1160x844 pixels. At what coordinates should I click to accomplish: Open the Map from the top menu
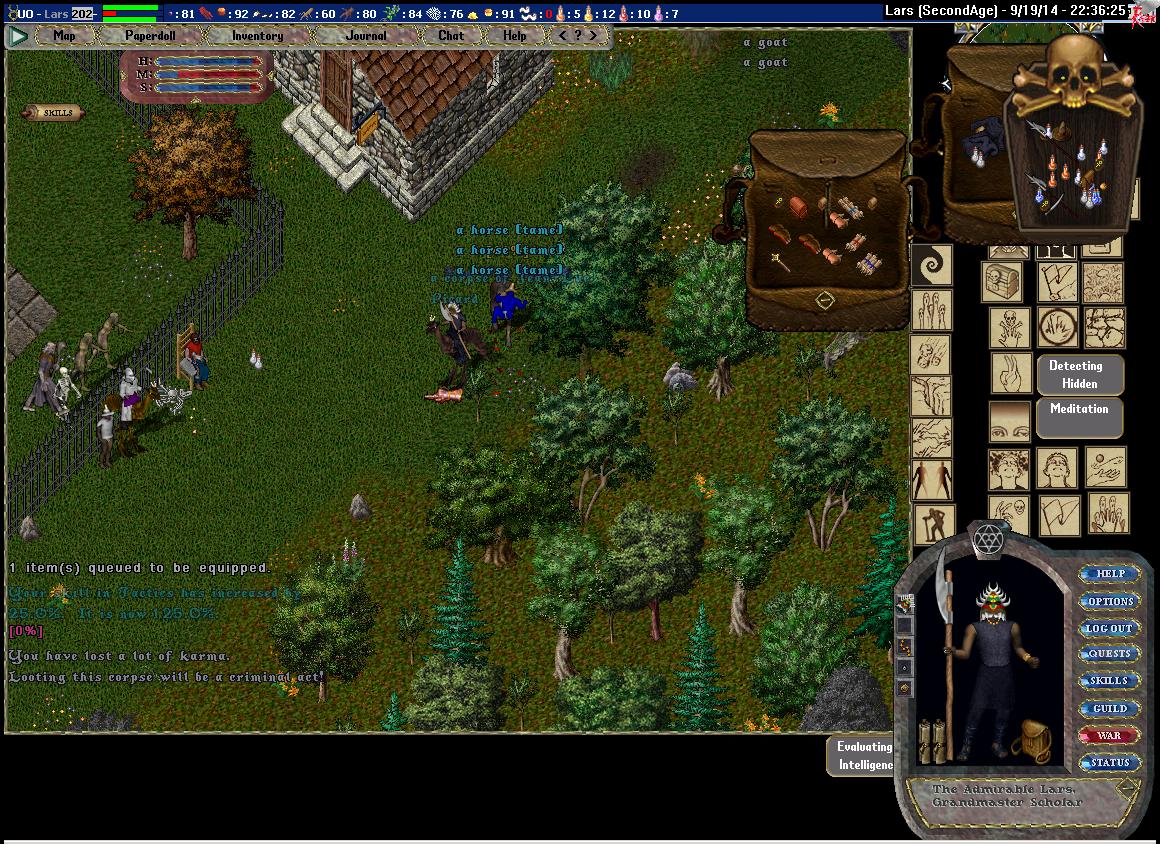pyautogui.click(x=64, y=36)
